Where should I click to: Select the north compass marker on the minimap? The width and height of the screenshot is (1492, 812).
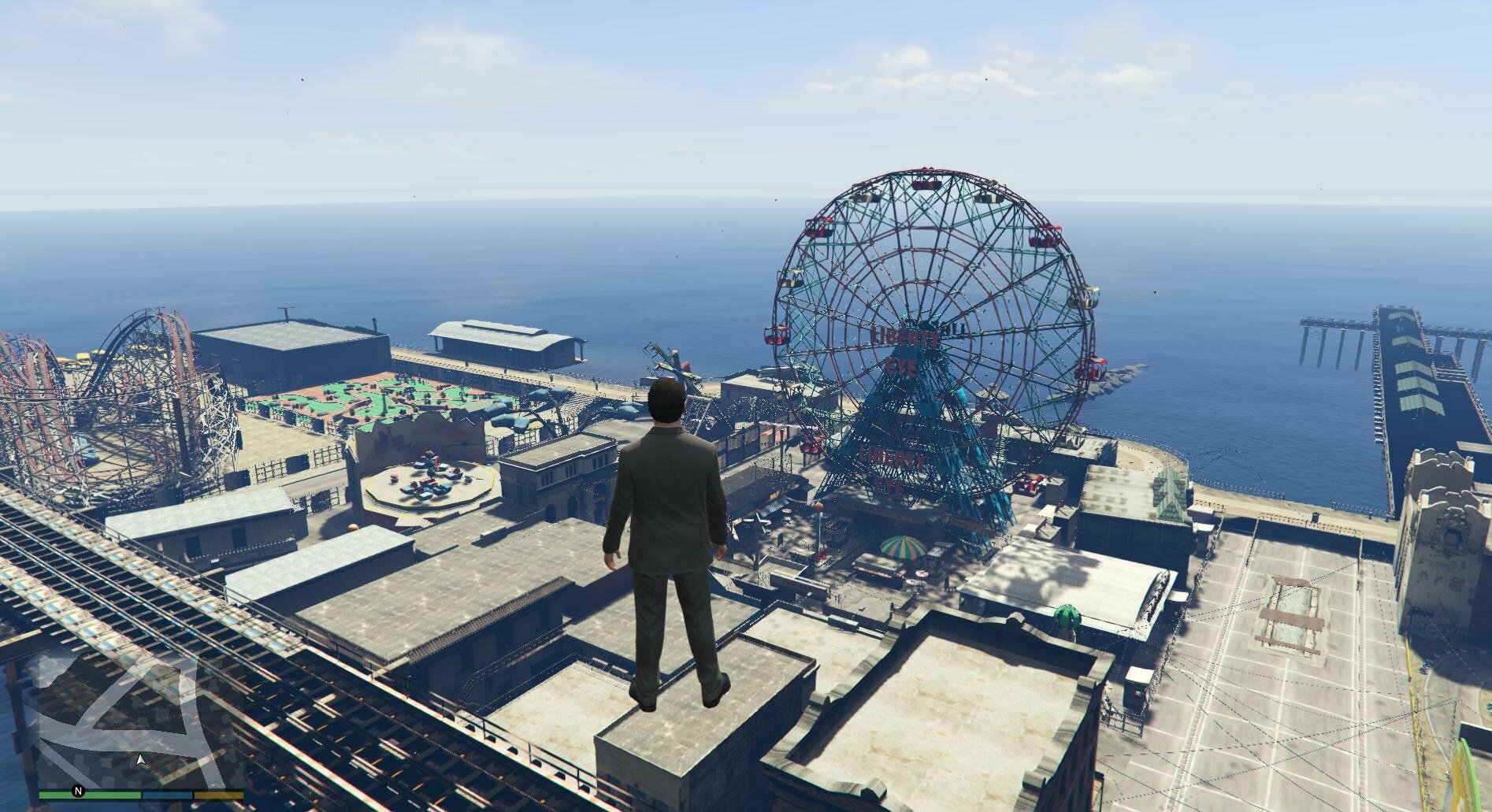tap(78, 791)
